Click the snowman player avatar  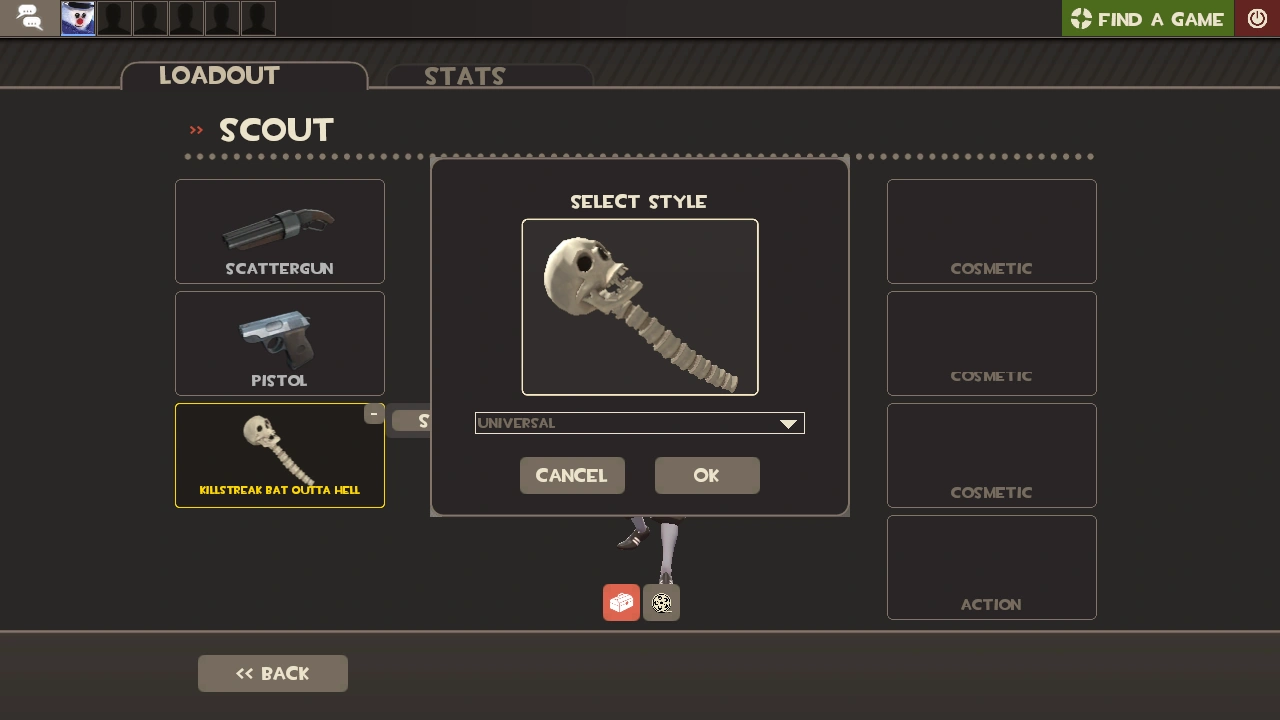78,17
